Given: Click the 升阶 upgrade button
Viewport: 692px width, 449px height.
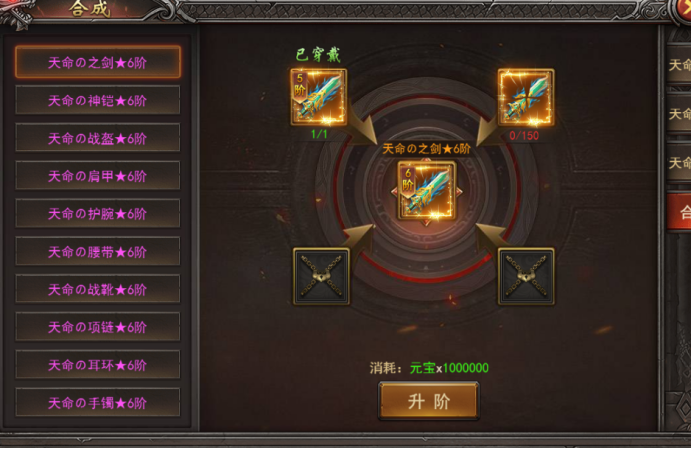Looking at the screenshot, I should click(428, 401).
